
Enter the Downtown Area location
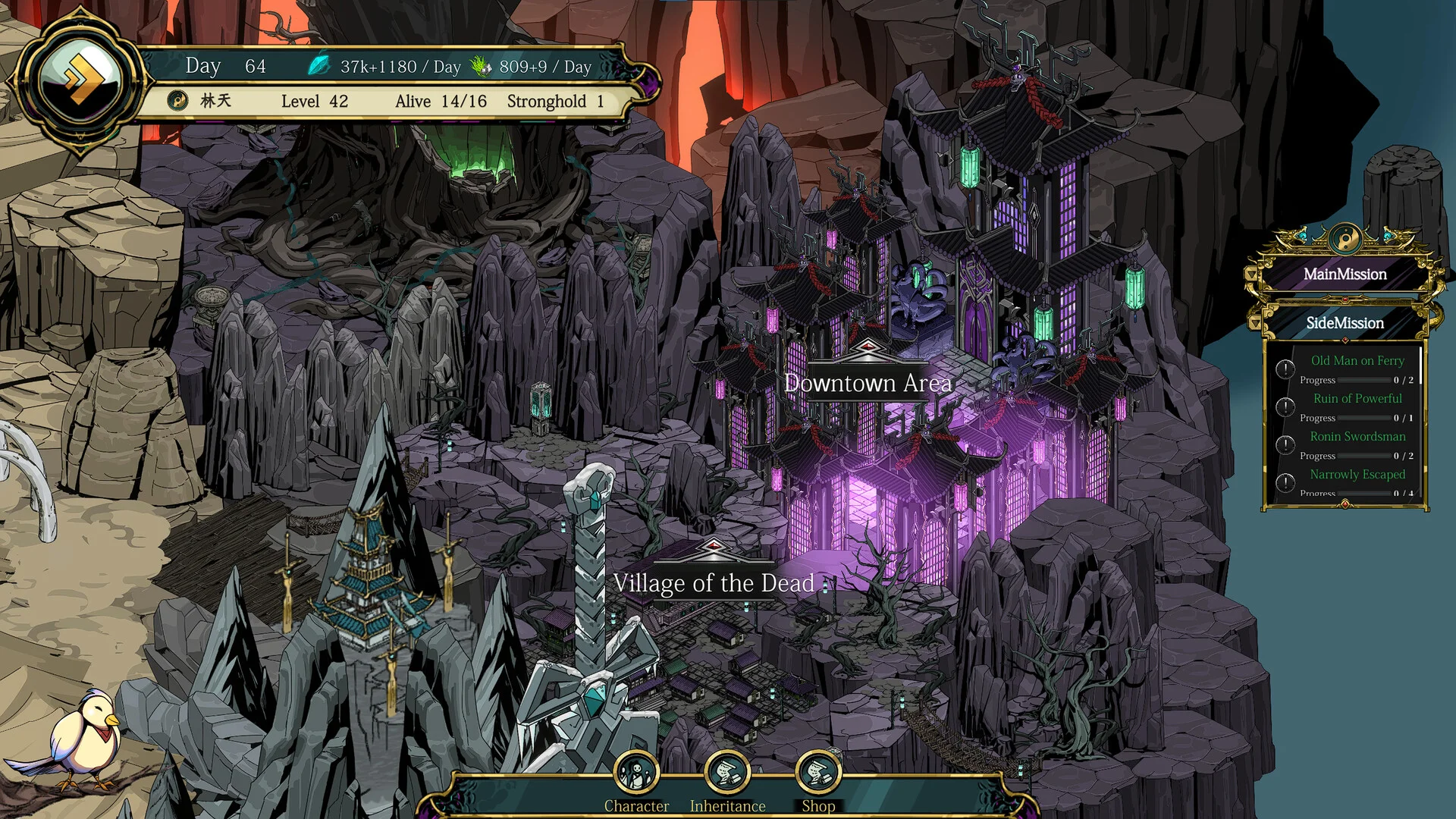[868, 383]
